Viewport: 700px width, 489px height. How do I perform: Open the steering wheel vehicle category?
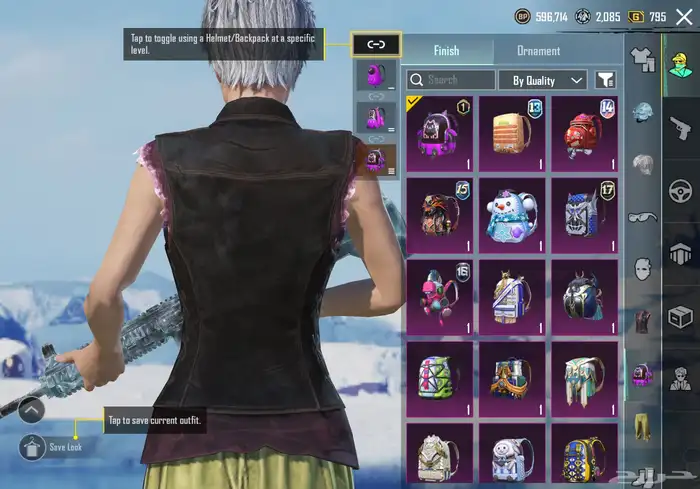click(680, 190)
